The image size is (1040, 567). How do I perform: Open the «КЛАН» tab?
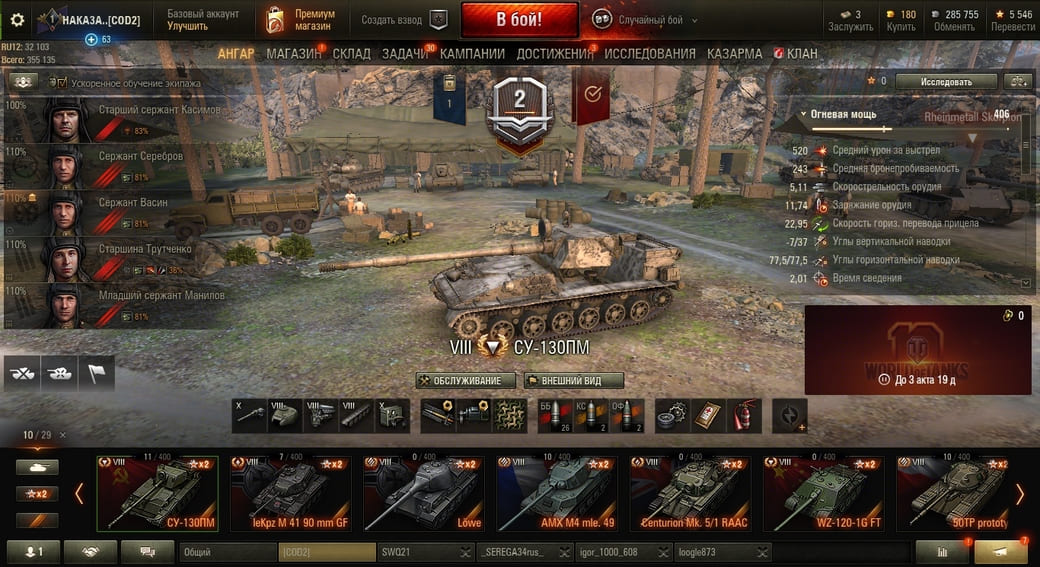pos(796,54)
